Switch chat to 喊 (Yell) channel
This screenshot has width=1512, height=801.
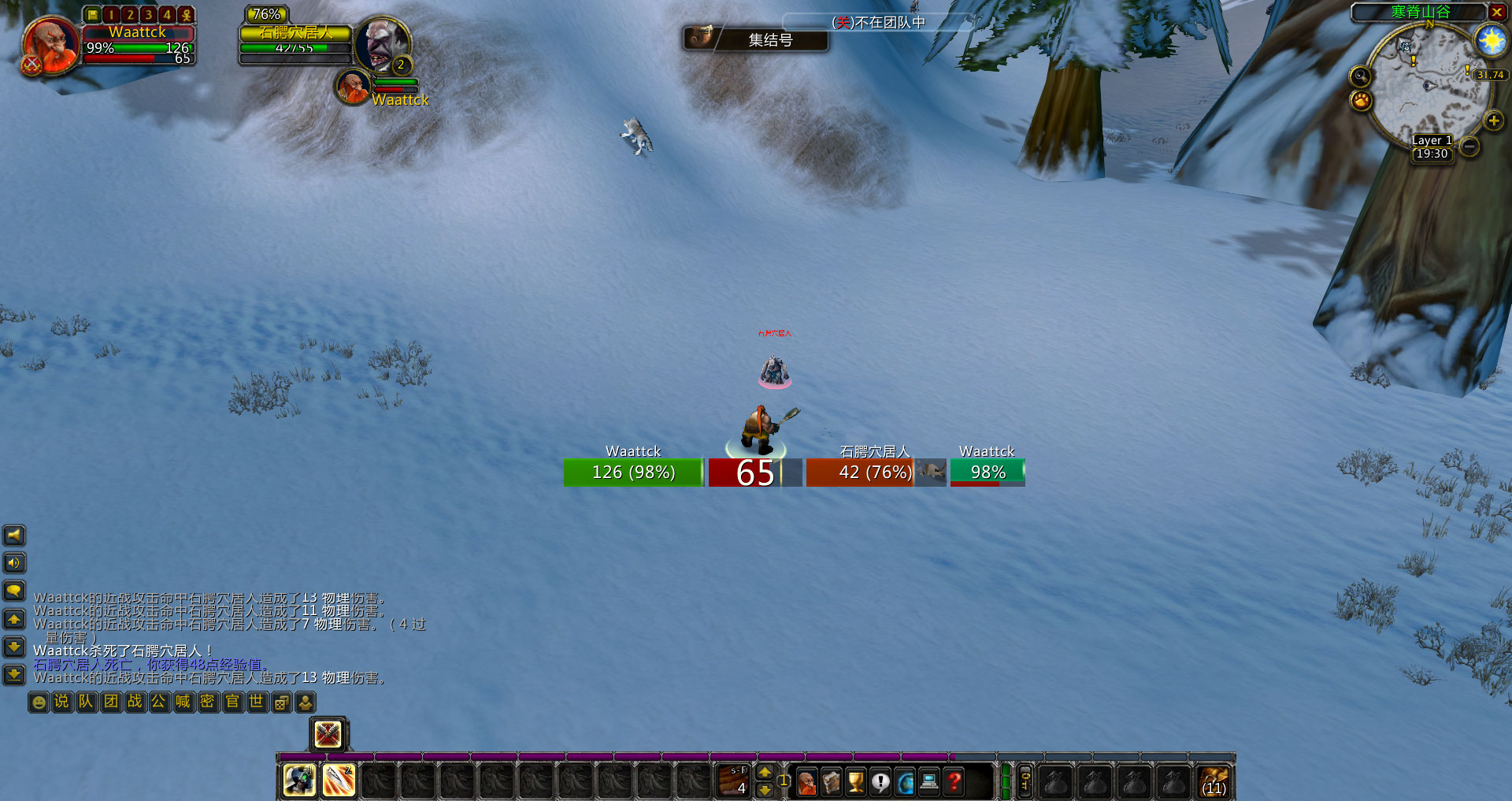tap(183, 702)
